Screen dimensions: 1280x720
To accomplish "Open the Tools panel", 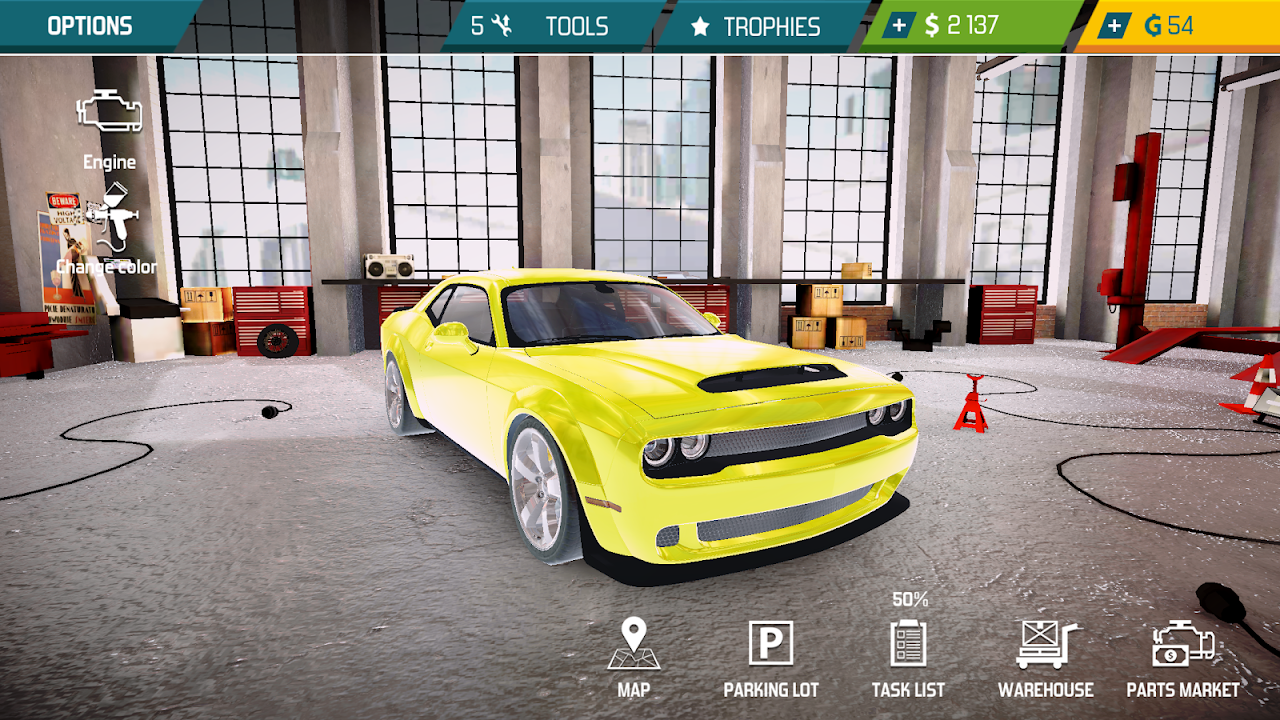I will (545, 26).
